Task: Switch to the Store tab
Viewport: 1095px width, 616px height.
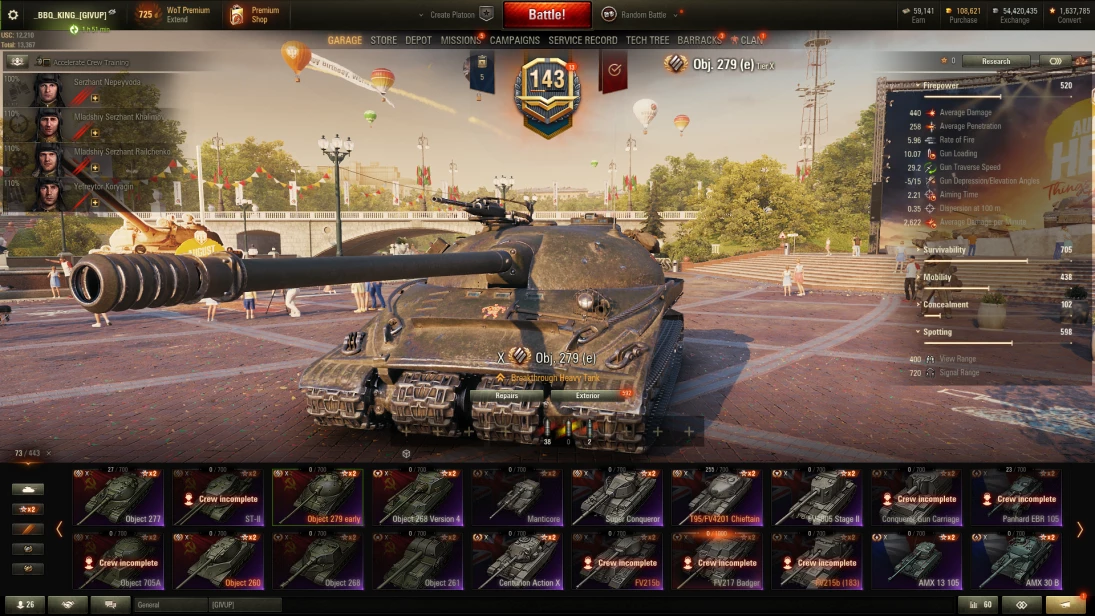Action: click(x=383, y=41)
